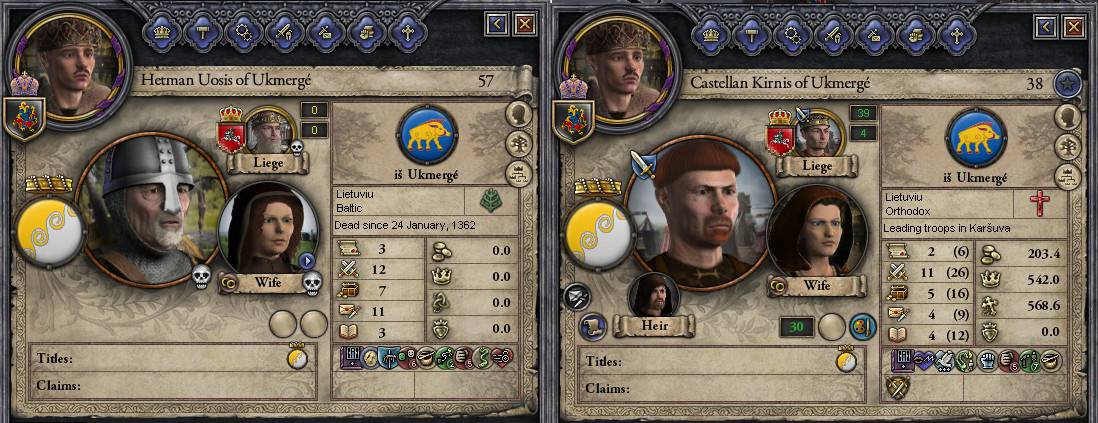Viewport: 1098px width, 423px height.
Task: Go back using arrow in Uosis panel
Action: (x=497, y=24)
